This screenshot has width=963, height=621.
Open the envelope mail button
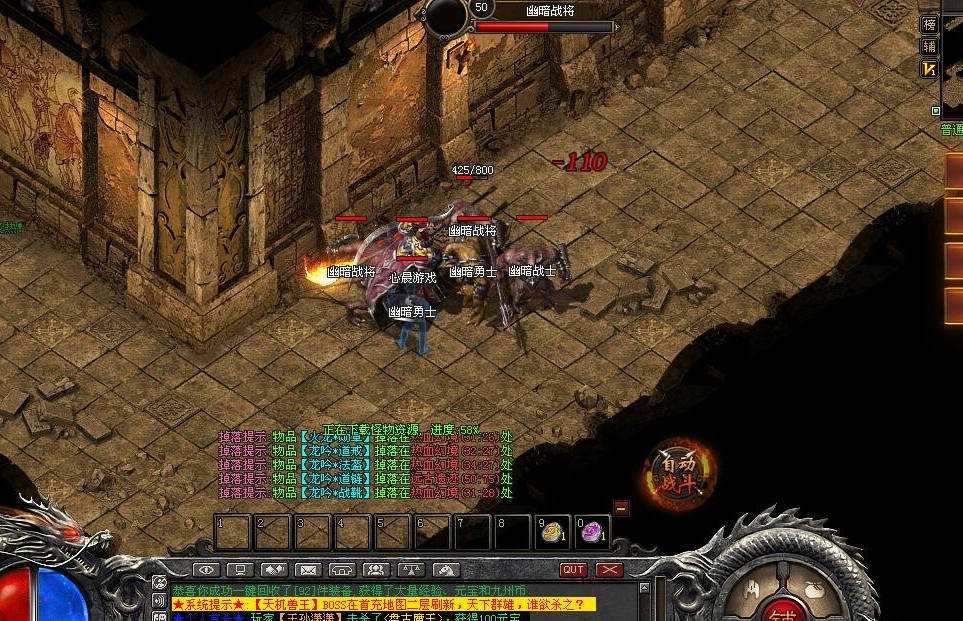pos(307,570)
